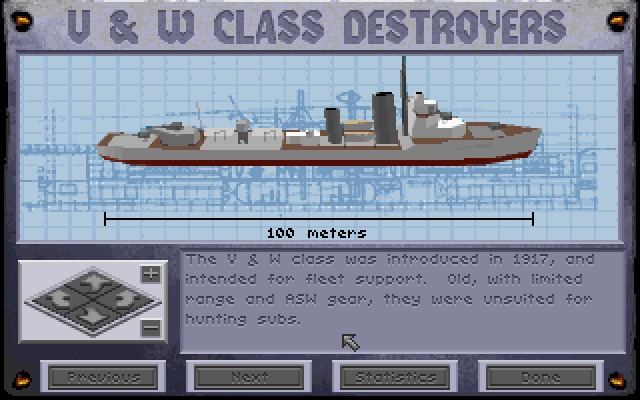640x400 pixels.
Task: Show the Next ship class
Action: (248, 377)
